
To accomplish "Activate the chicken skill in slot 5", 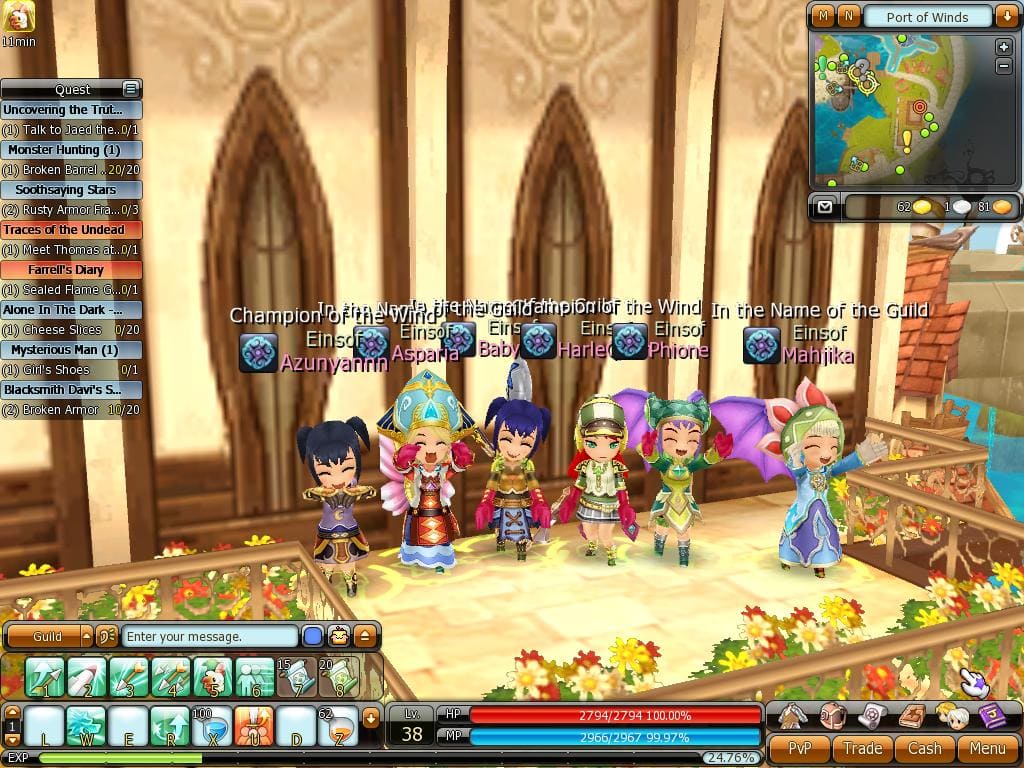I will point(213,677).
